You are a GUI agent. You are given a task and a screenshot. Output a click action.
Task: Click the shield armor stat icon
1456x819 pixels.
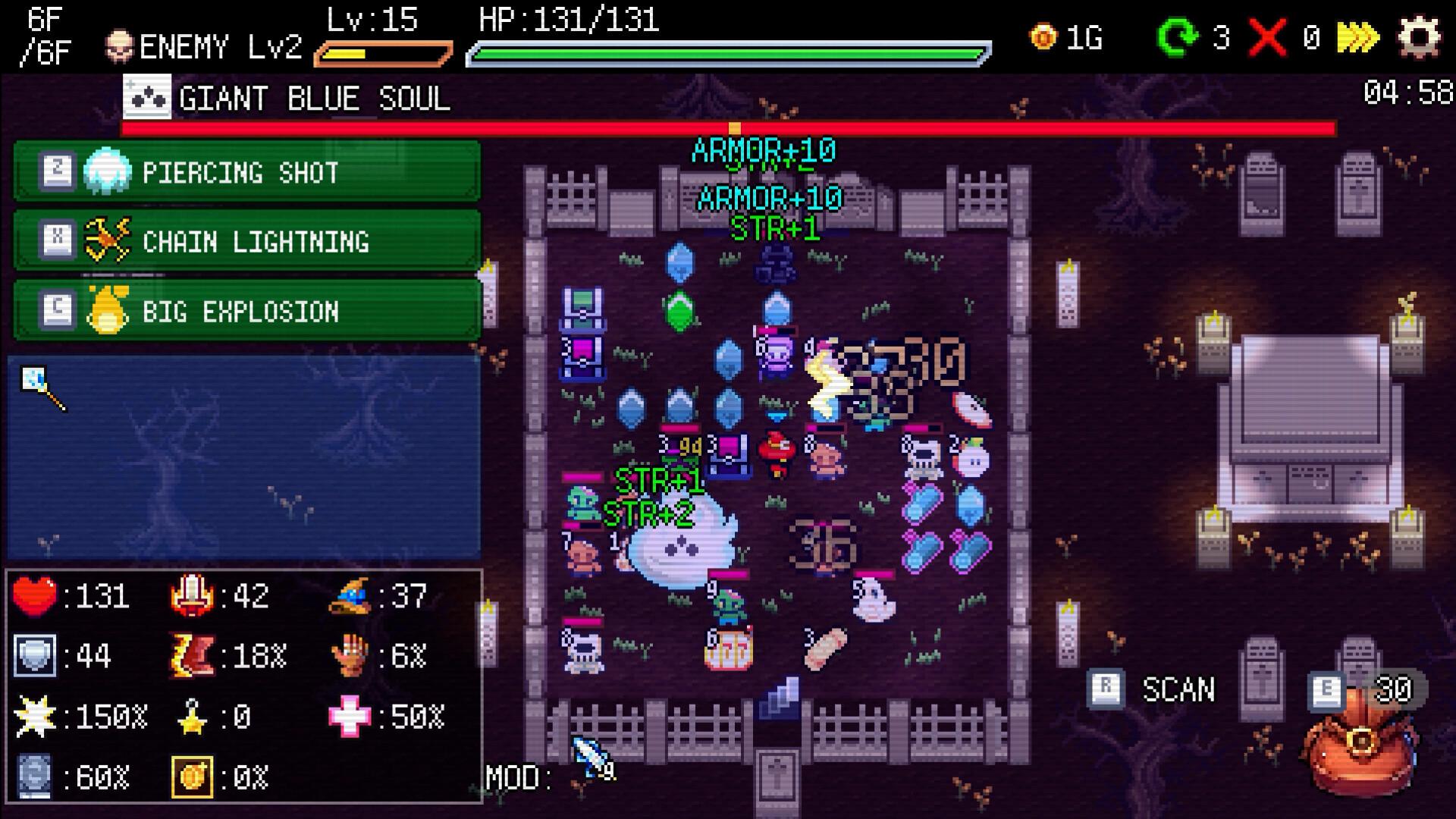click(34, 655)
